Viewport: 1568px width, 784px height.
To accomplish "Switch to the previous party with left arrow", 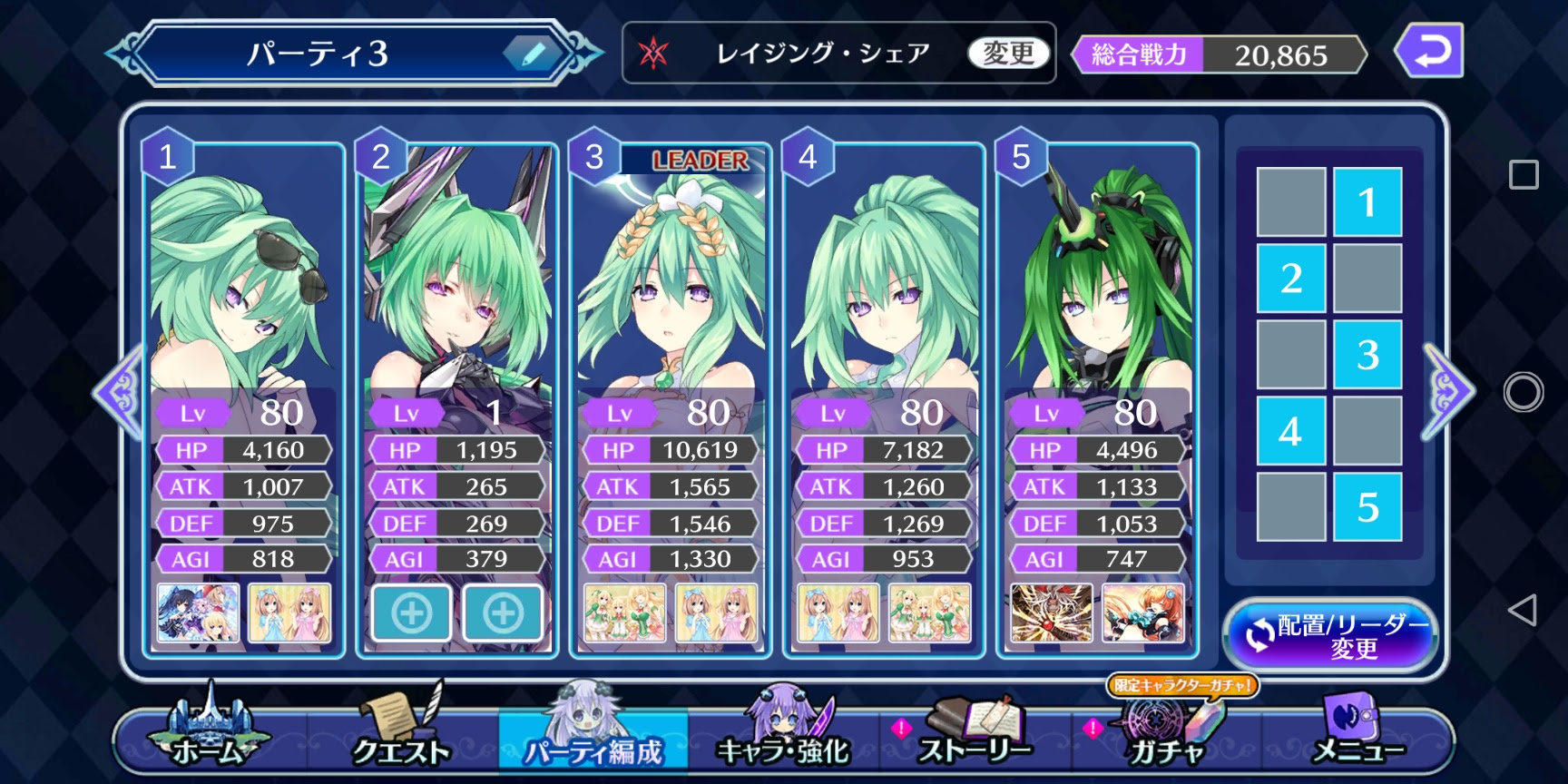I will [120, 392].
